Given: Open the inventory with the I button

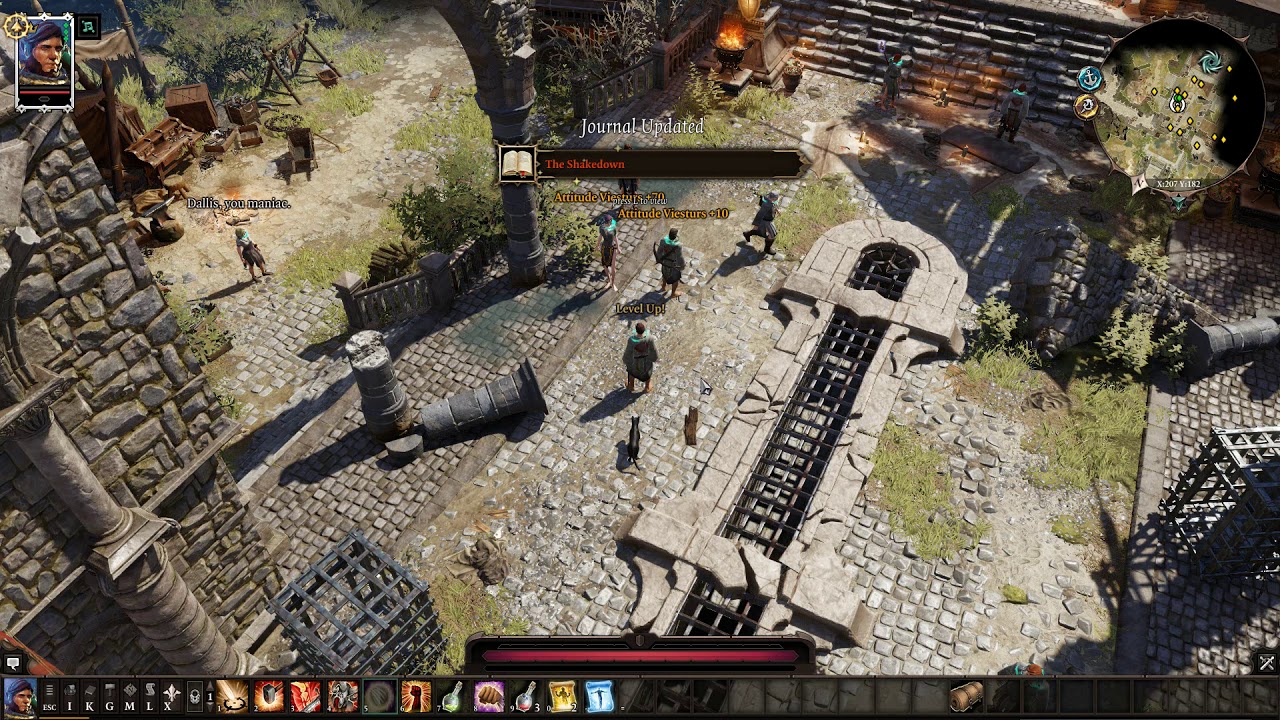Looking at the screenshot, I should (70, 695).
